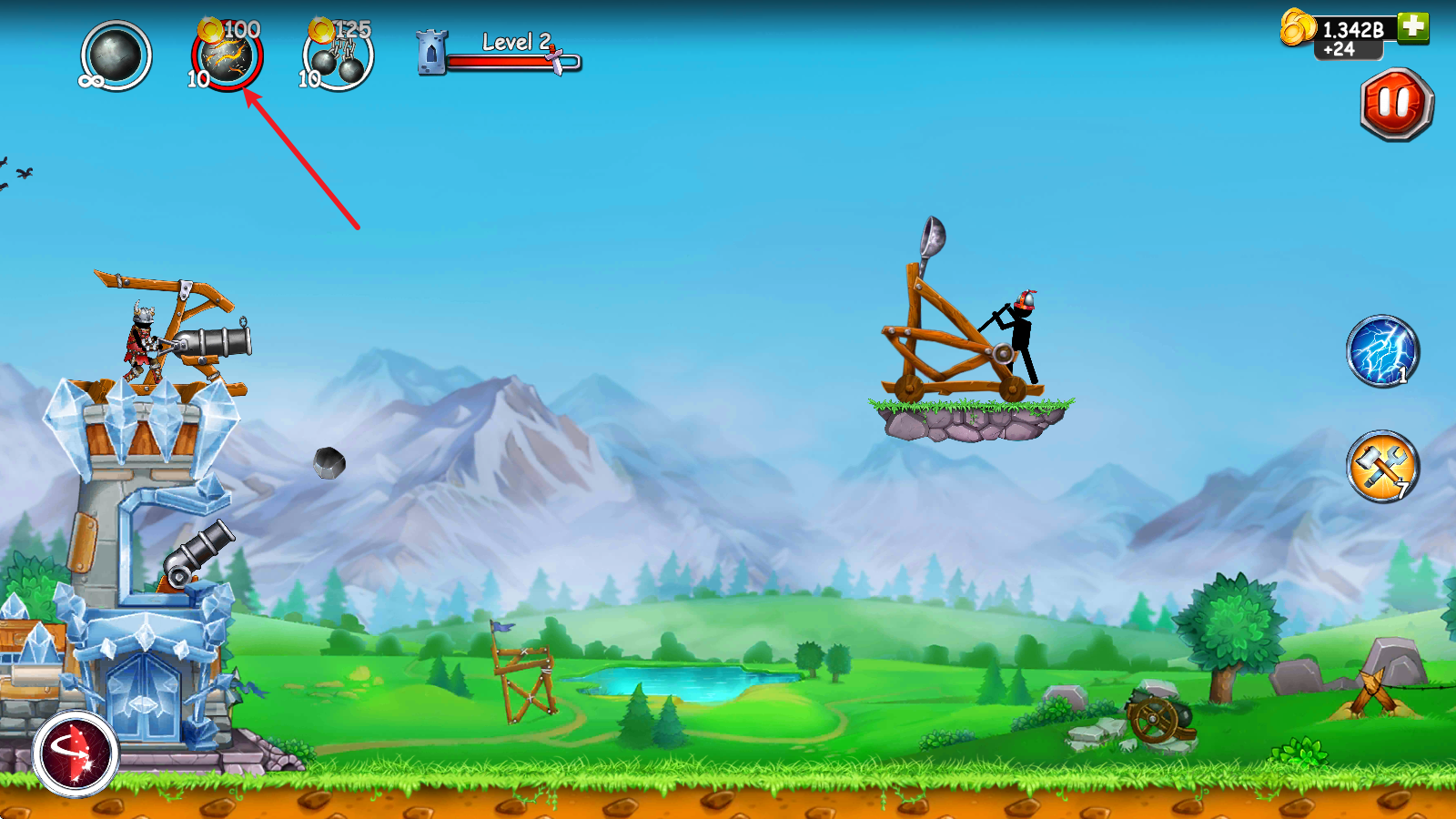The height and width of the screenshot is (819, 1456).
Task: Activate the blue lightning strike power
Action: click(x=1382, y=351)
